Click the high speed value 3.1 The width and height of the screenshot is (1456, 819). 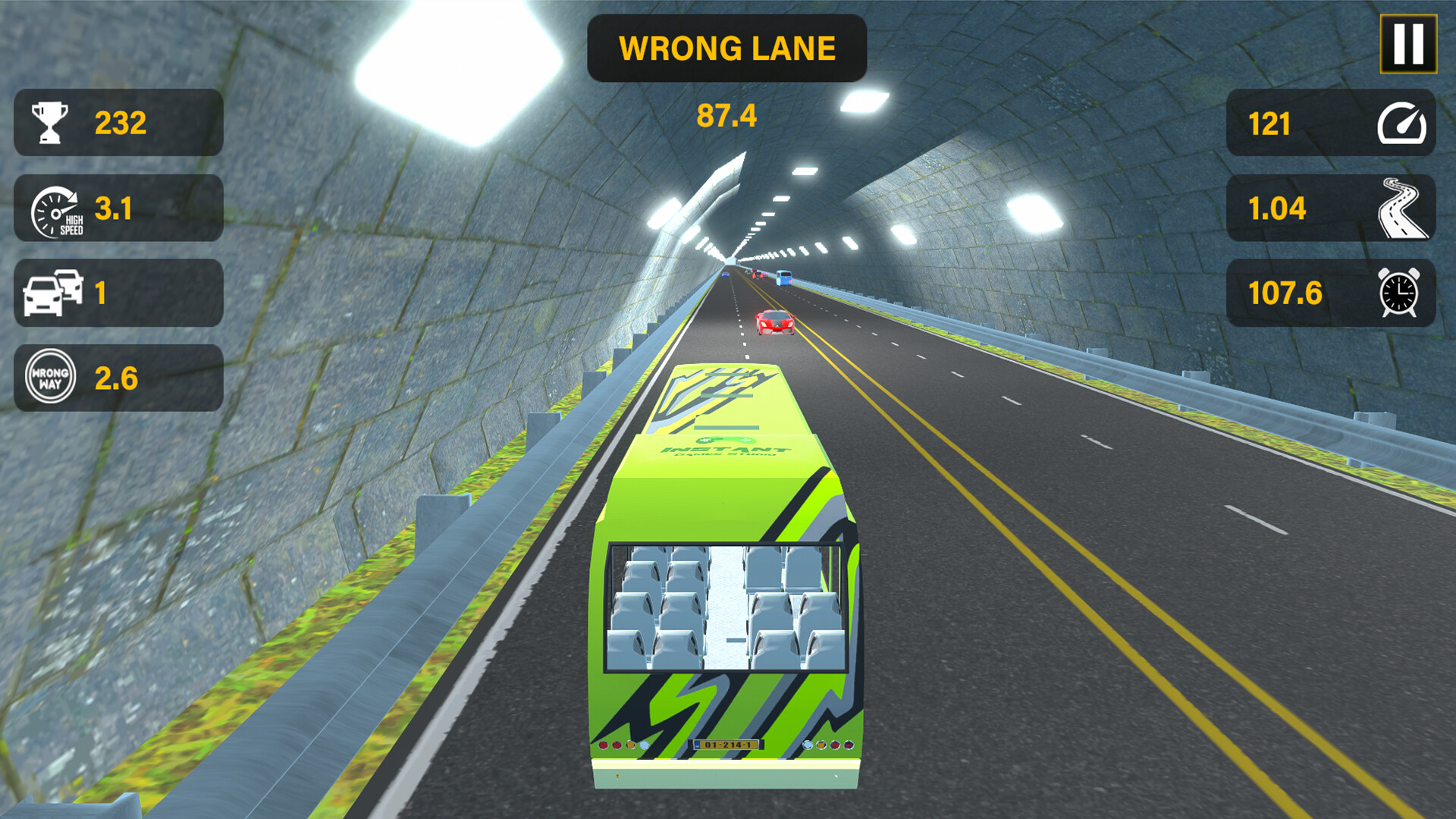point(114,208)
